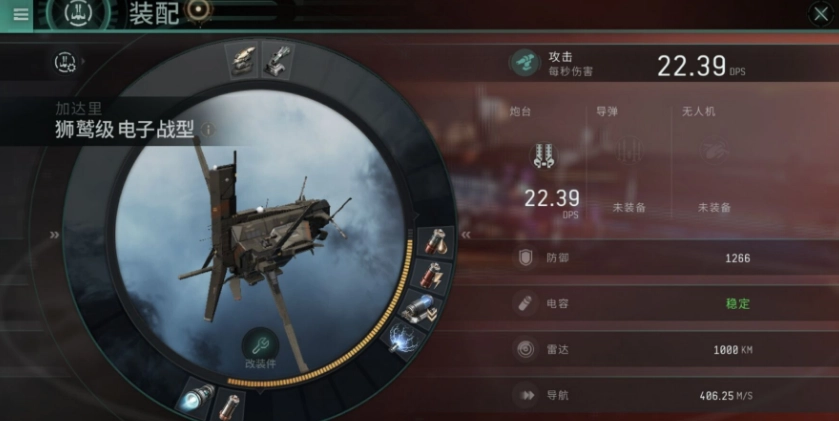Select the bottom canister module slot
This screenshot has width=839, height=421.
230,406
